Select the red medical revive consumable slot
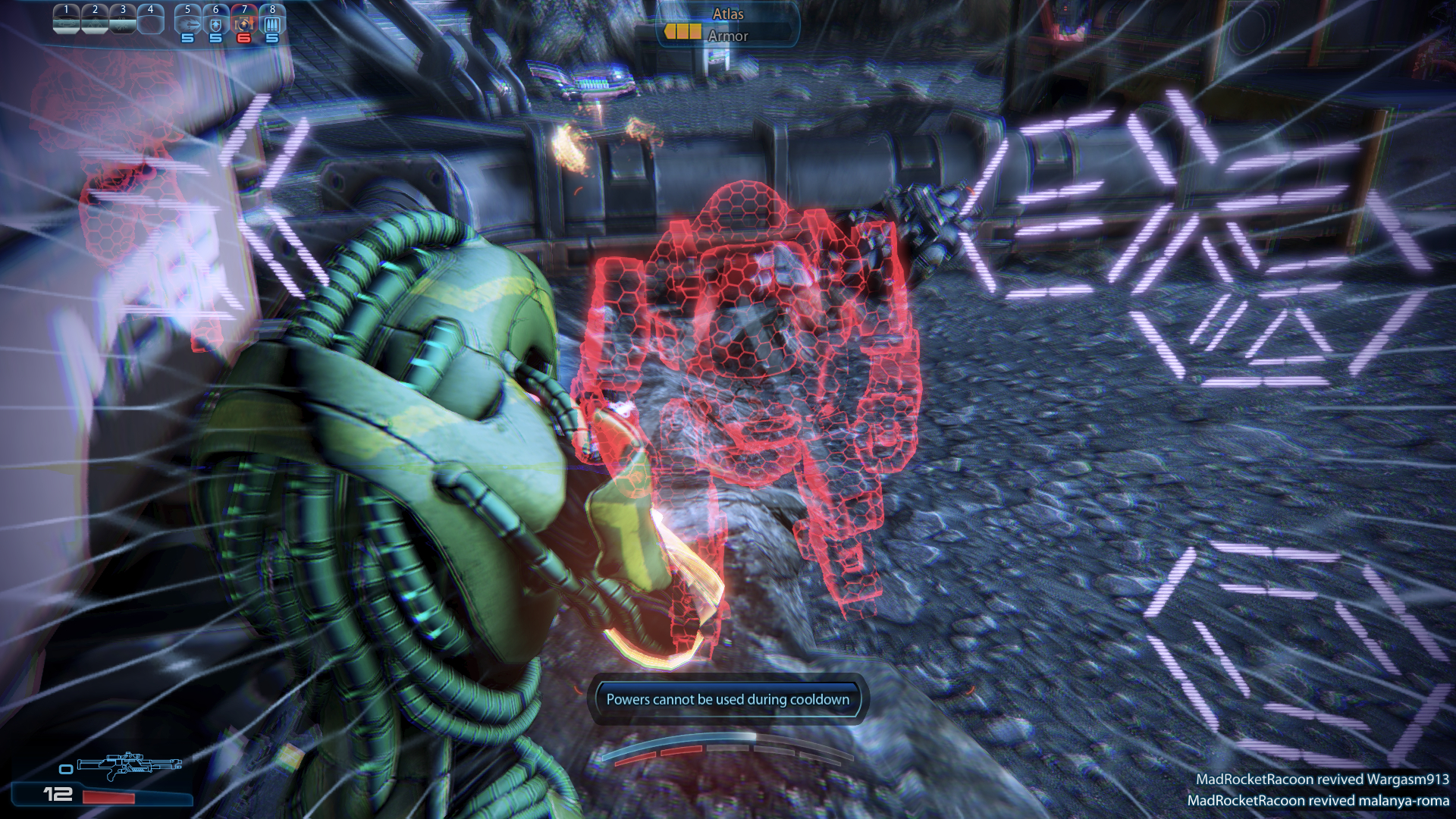This screenshot has width=1456, height=819. coord(243,24)
